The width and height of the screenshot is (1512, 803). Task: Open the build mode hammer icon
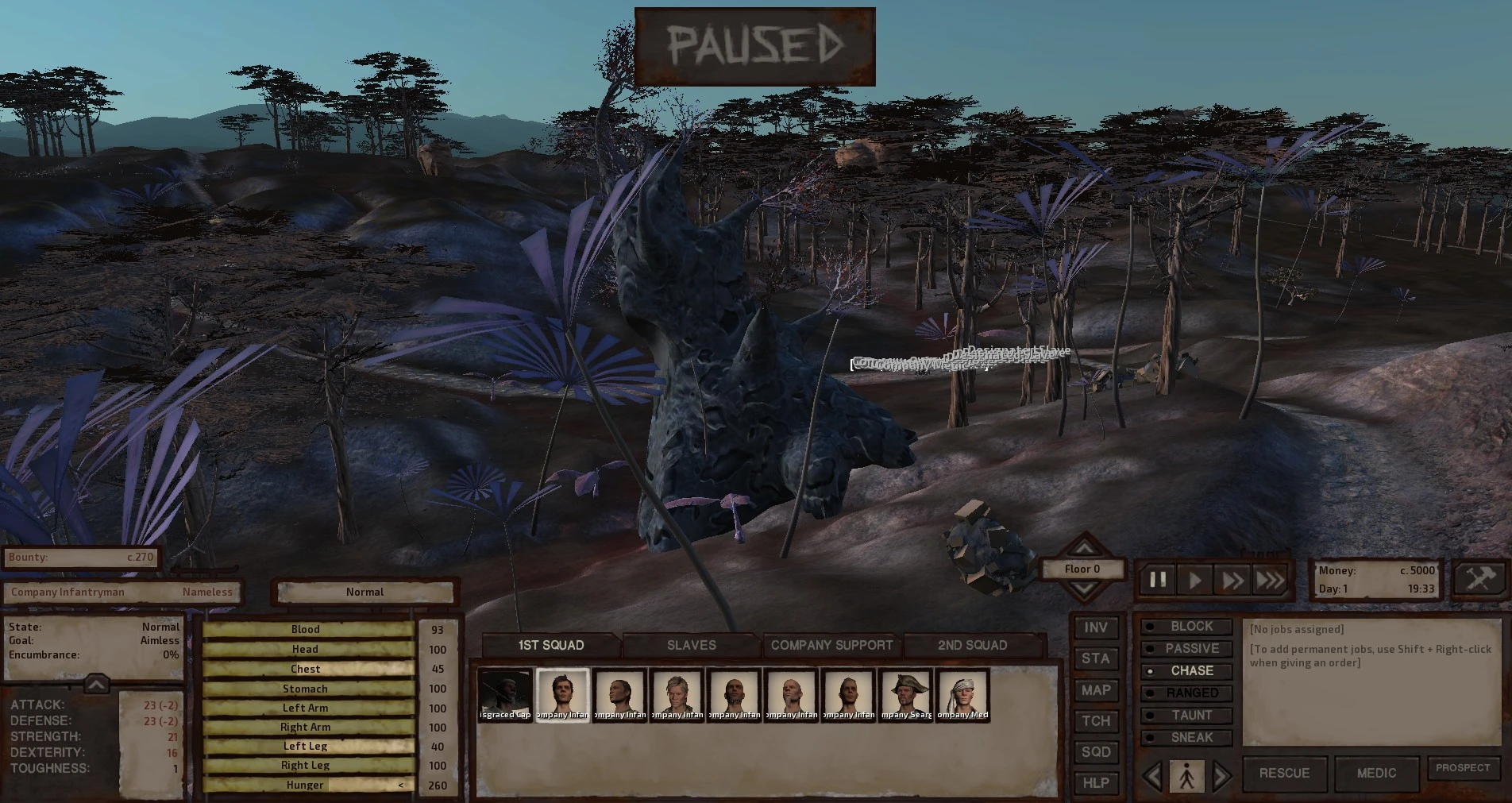point(1480,578)
